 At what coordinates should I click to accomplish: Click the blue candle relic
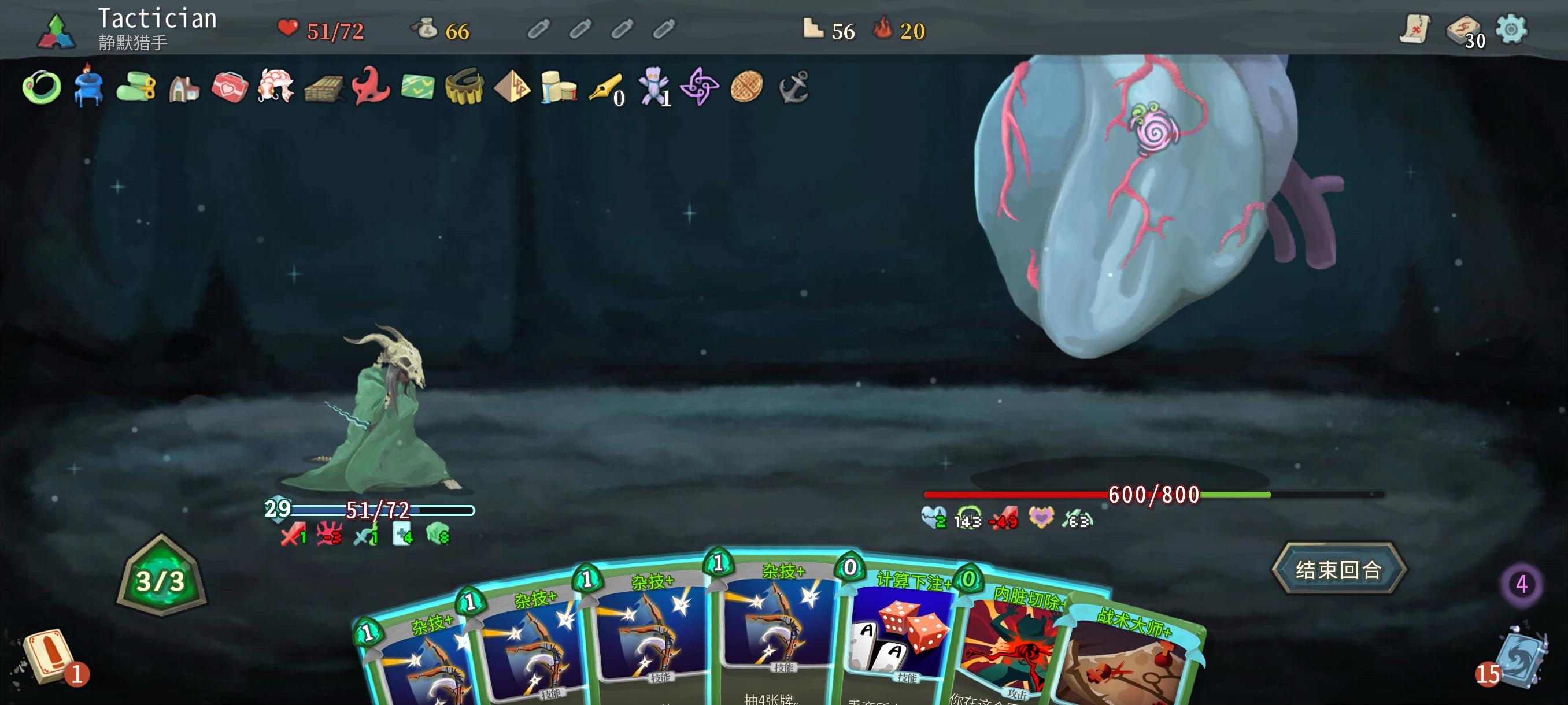[88, 88]
